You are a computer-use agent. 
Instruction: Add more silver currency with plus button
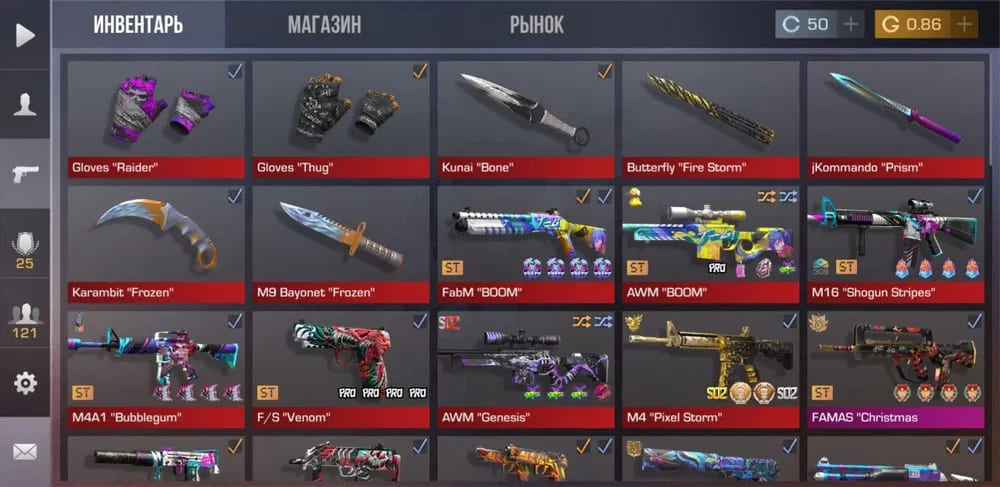(851, 24)
